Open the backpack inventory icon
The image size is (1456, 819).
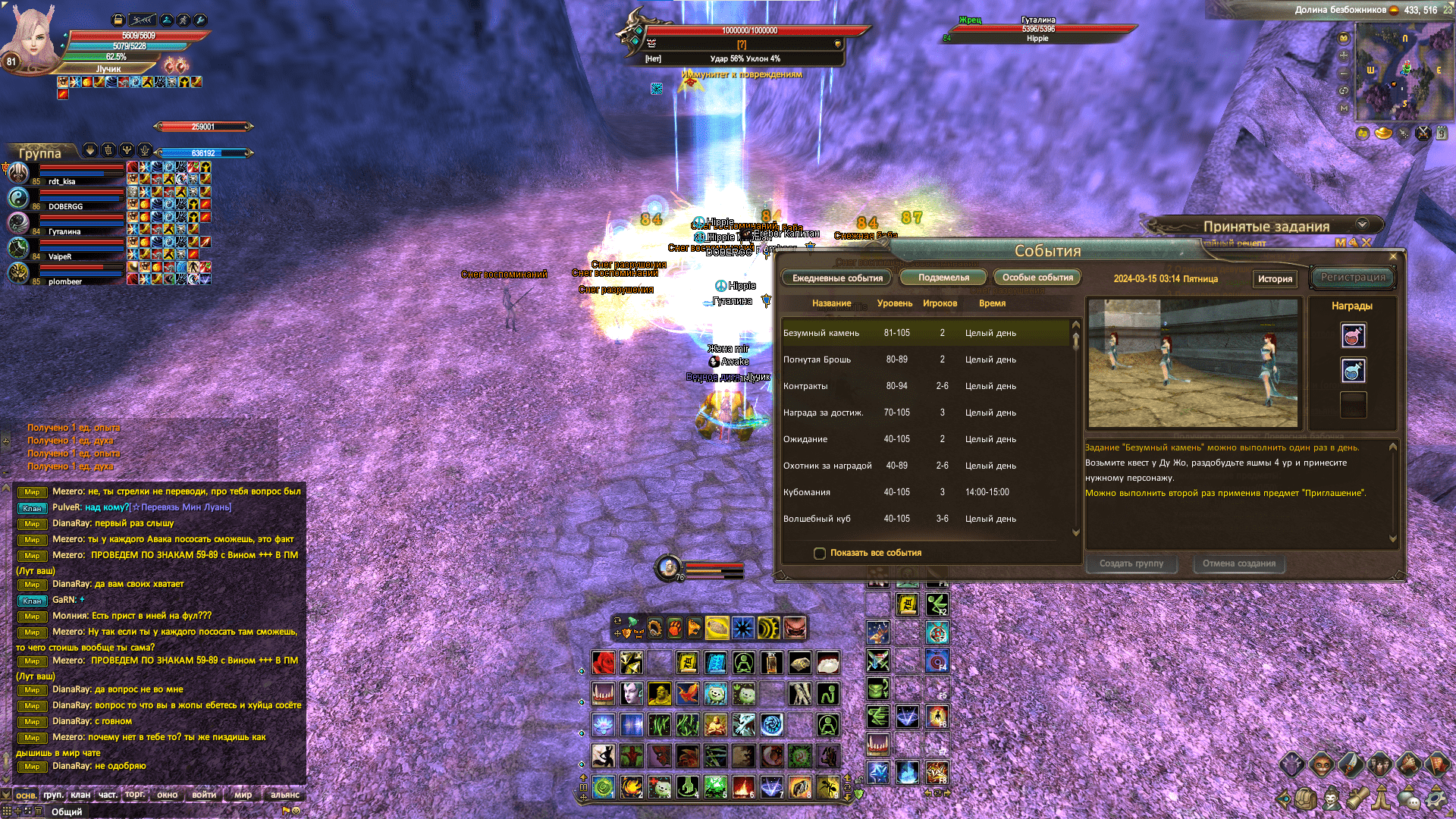[x=1304, y=800]
